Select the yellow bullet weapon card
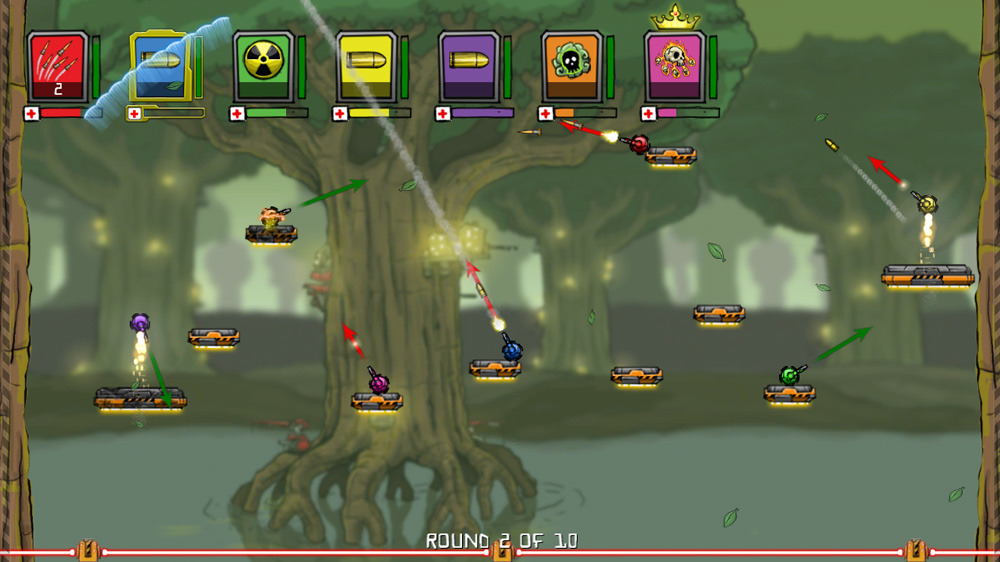 pyautogui.click(x=367, y=66)
